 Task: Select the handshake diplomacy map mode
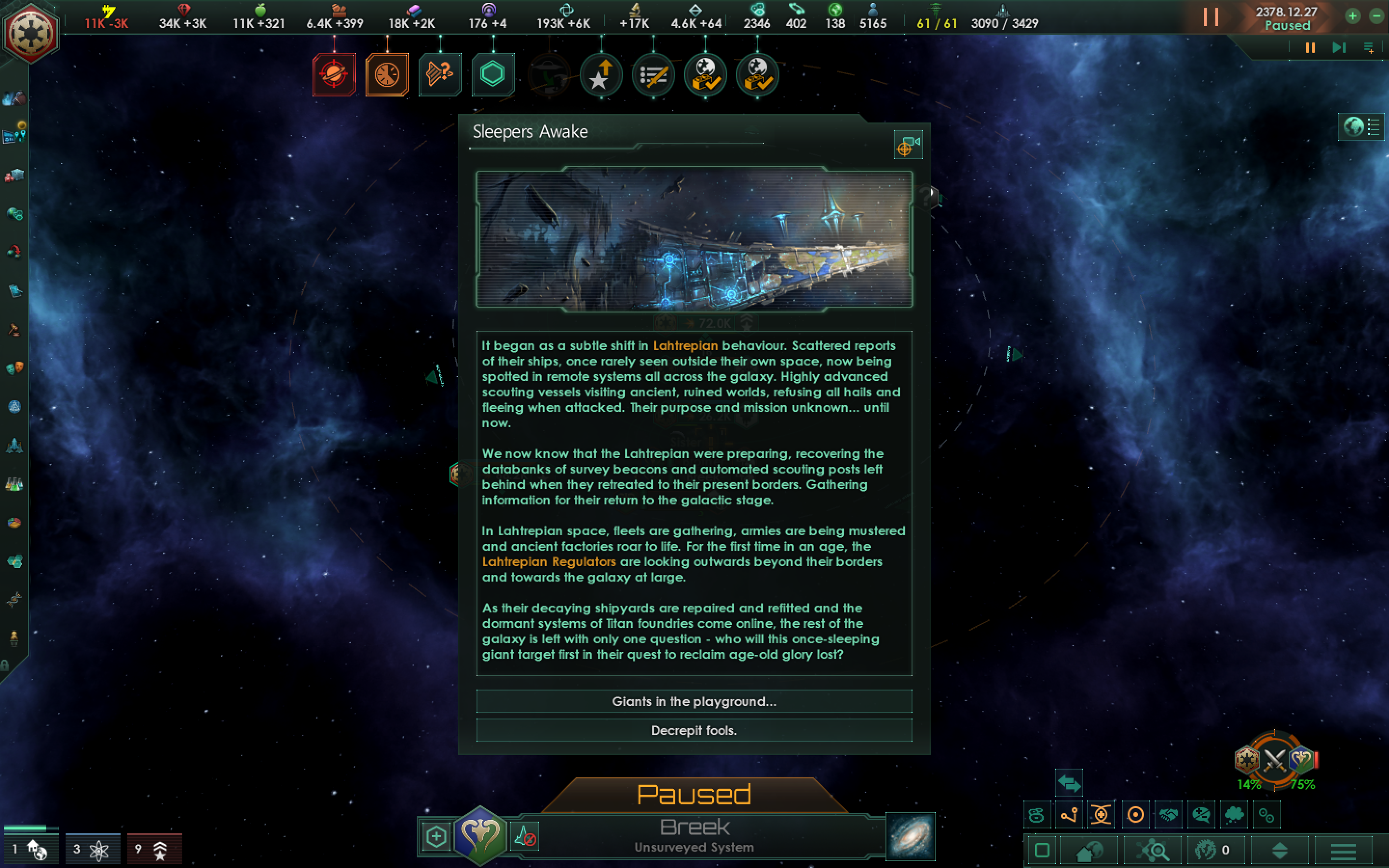coord(1170,814)
